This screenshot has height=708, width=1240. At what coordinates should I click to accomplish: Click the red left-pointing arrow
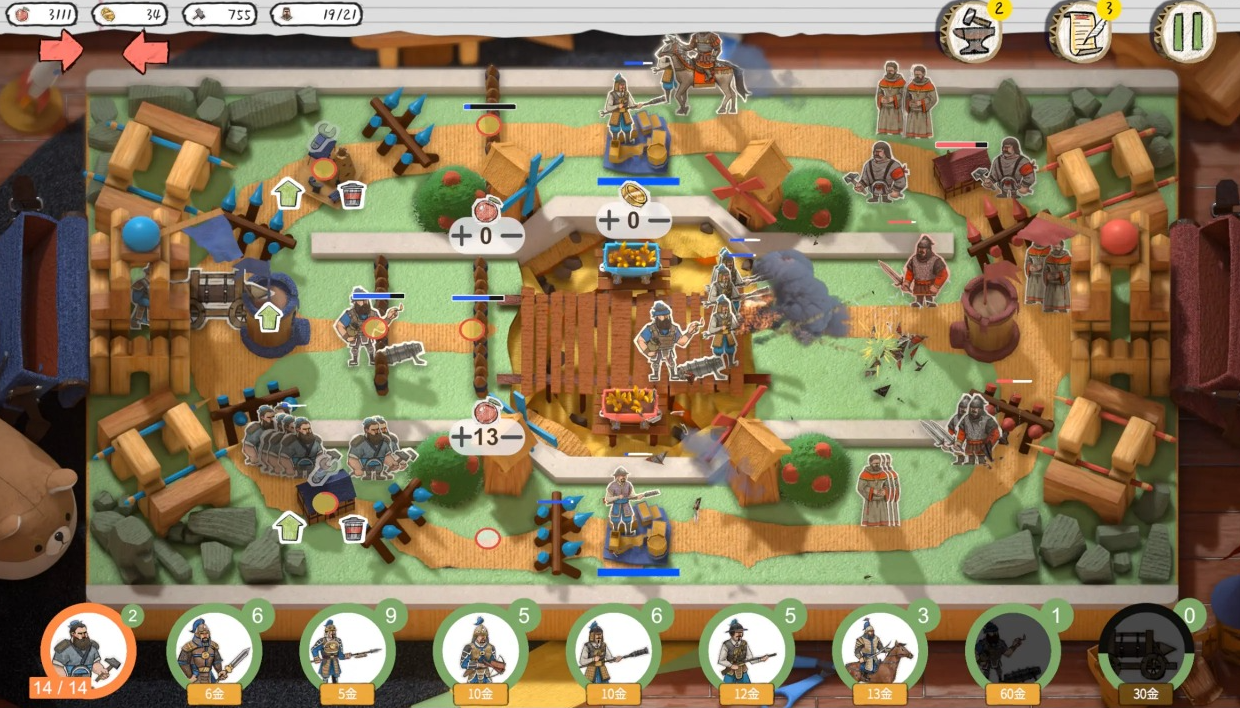point(146,50)
